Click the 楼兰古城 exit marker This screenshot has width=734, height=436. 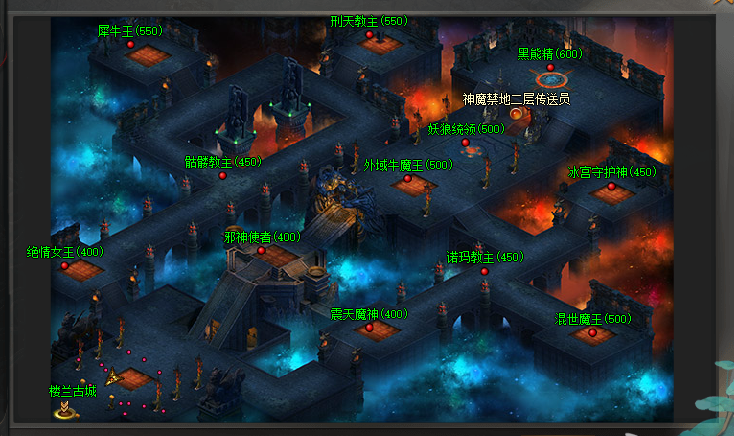(66, 408)
